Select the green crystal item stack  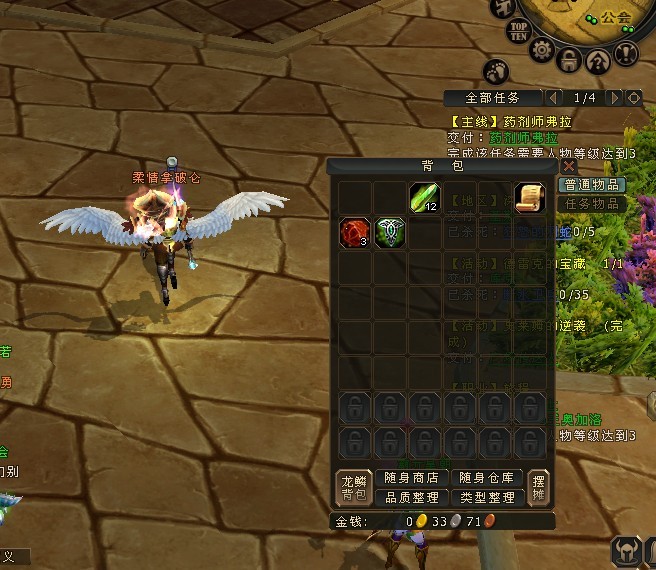(x=424, y=197)
